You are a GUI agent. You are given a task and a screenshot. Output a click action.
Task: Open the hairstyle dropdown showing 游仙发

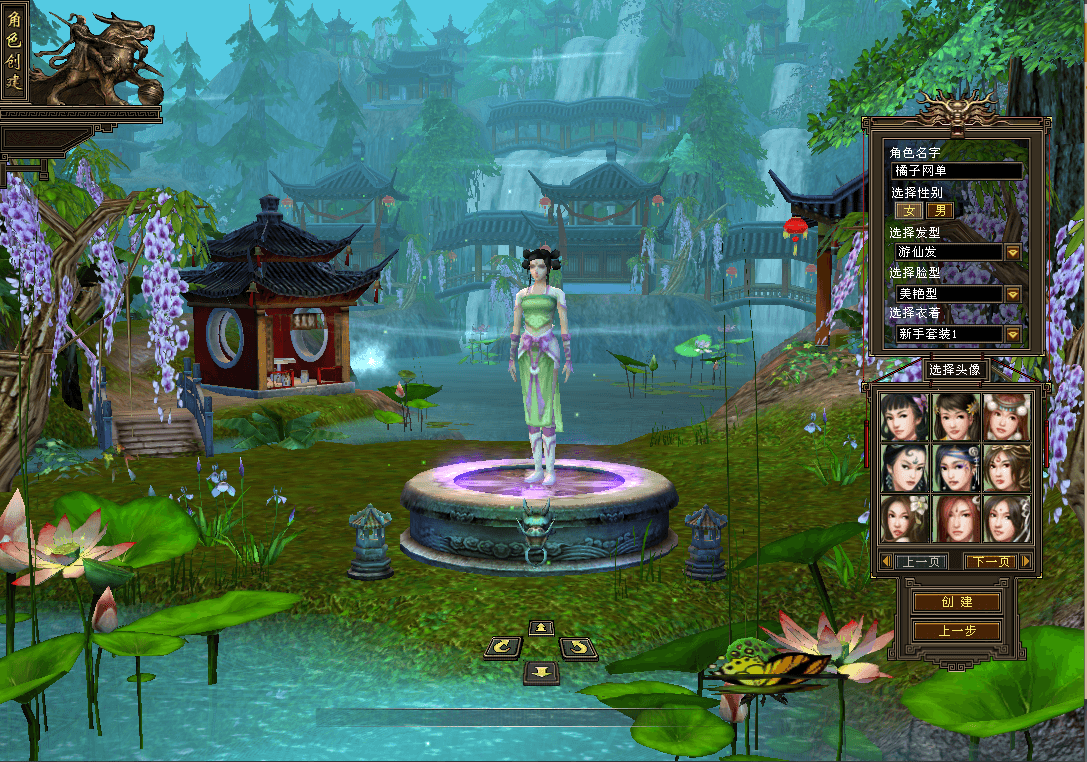coord(1013,252)
